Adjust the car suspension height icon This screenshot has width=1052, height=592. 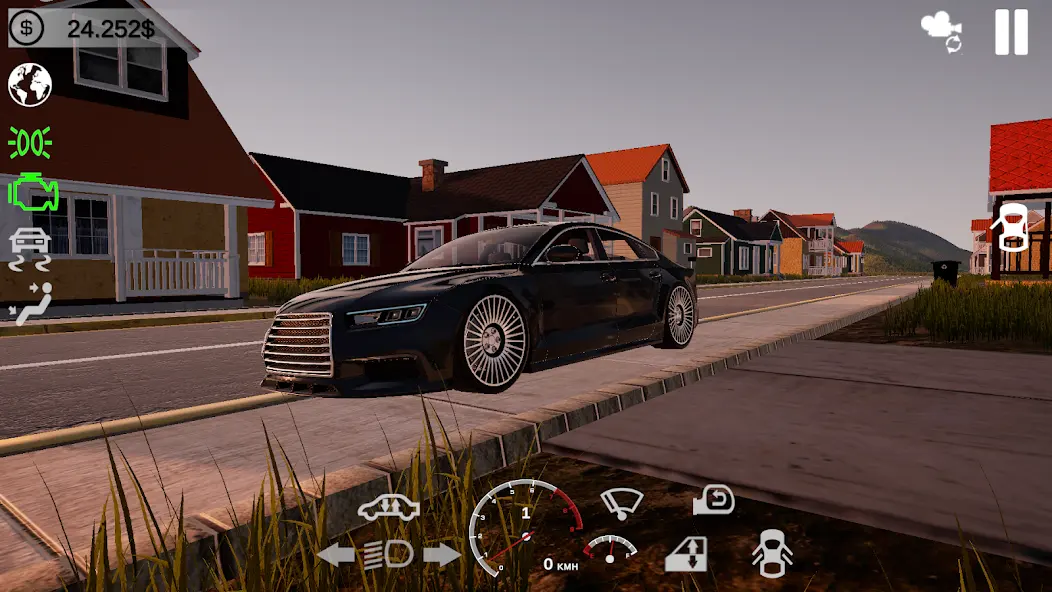(388, 508)
